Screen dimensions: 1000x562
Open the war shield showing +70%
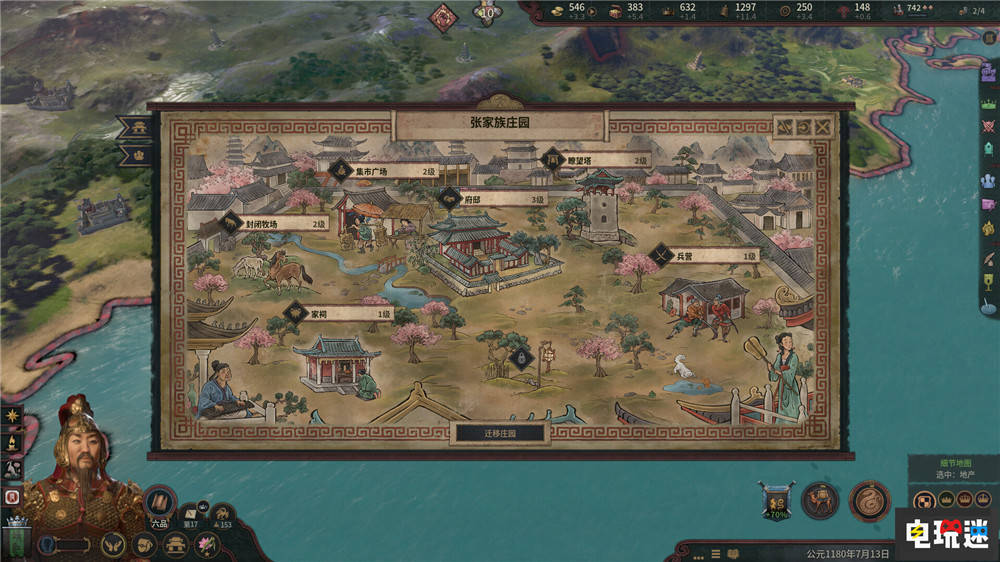point(775,501)
